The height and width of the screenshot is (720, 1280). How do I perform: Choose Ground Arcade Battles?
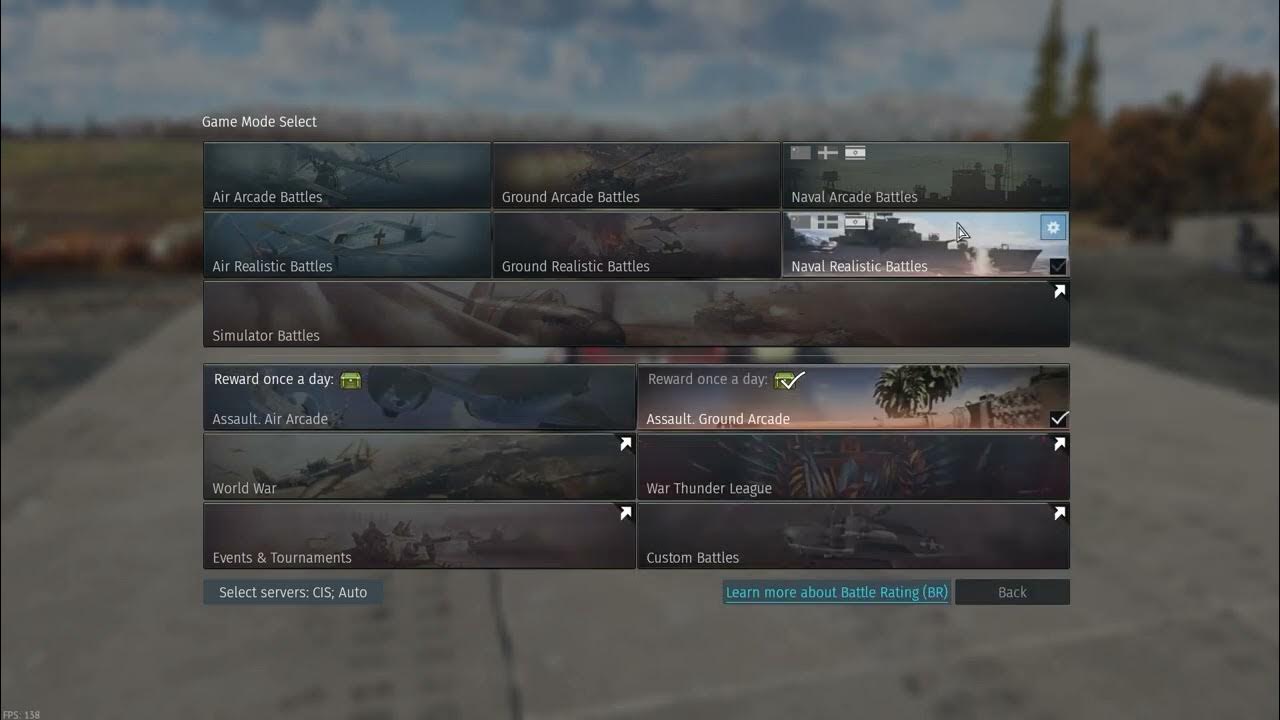click(635, 175)
